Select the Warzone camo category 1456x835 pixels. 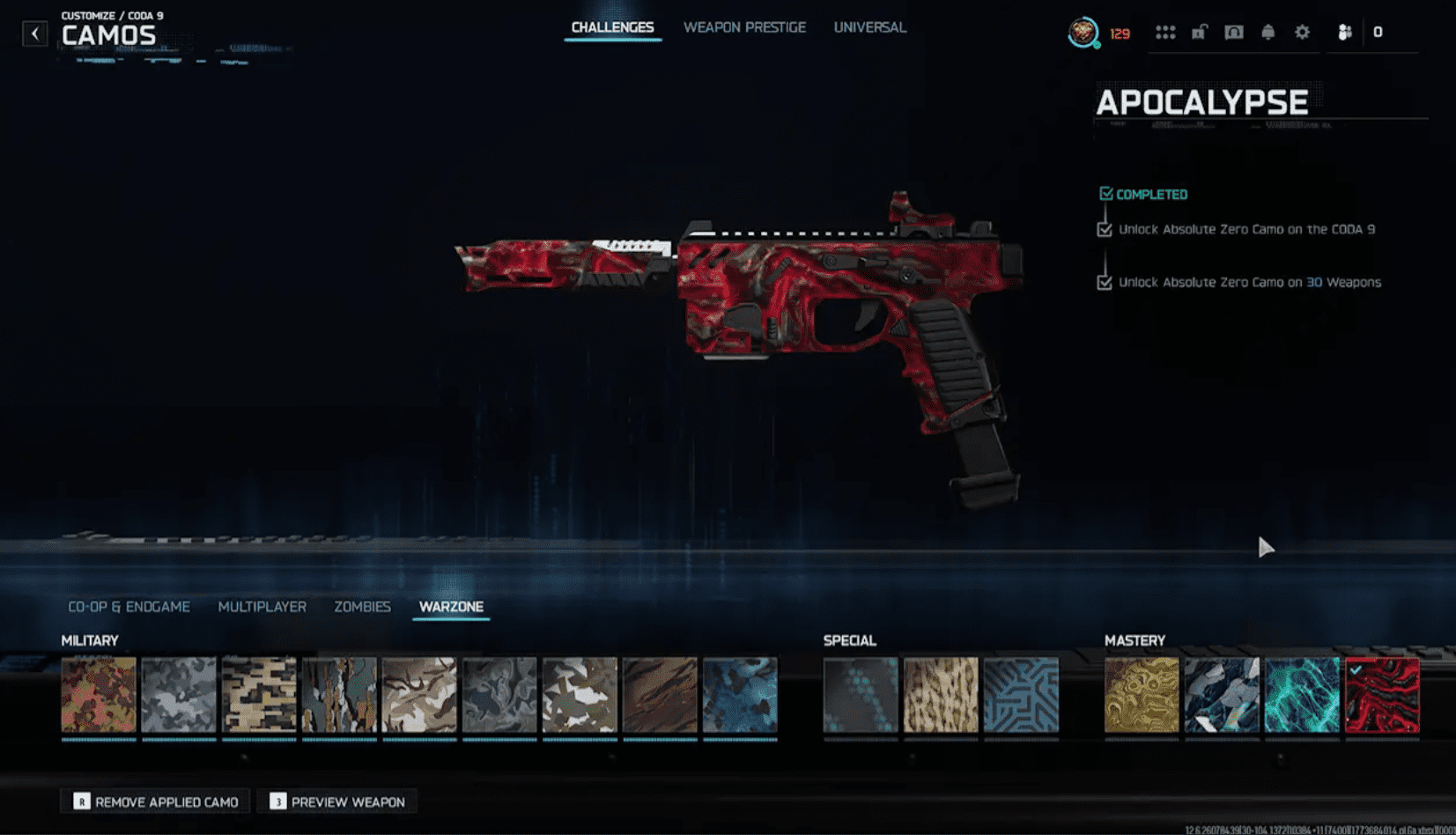pyautogui.click(x=451, y=607)
